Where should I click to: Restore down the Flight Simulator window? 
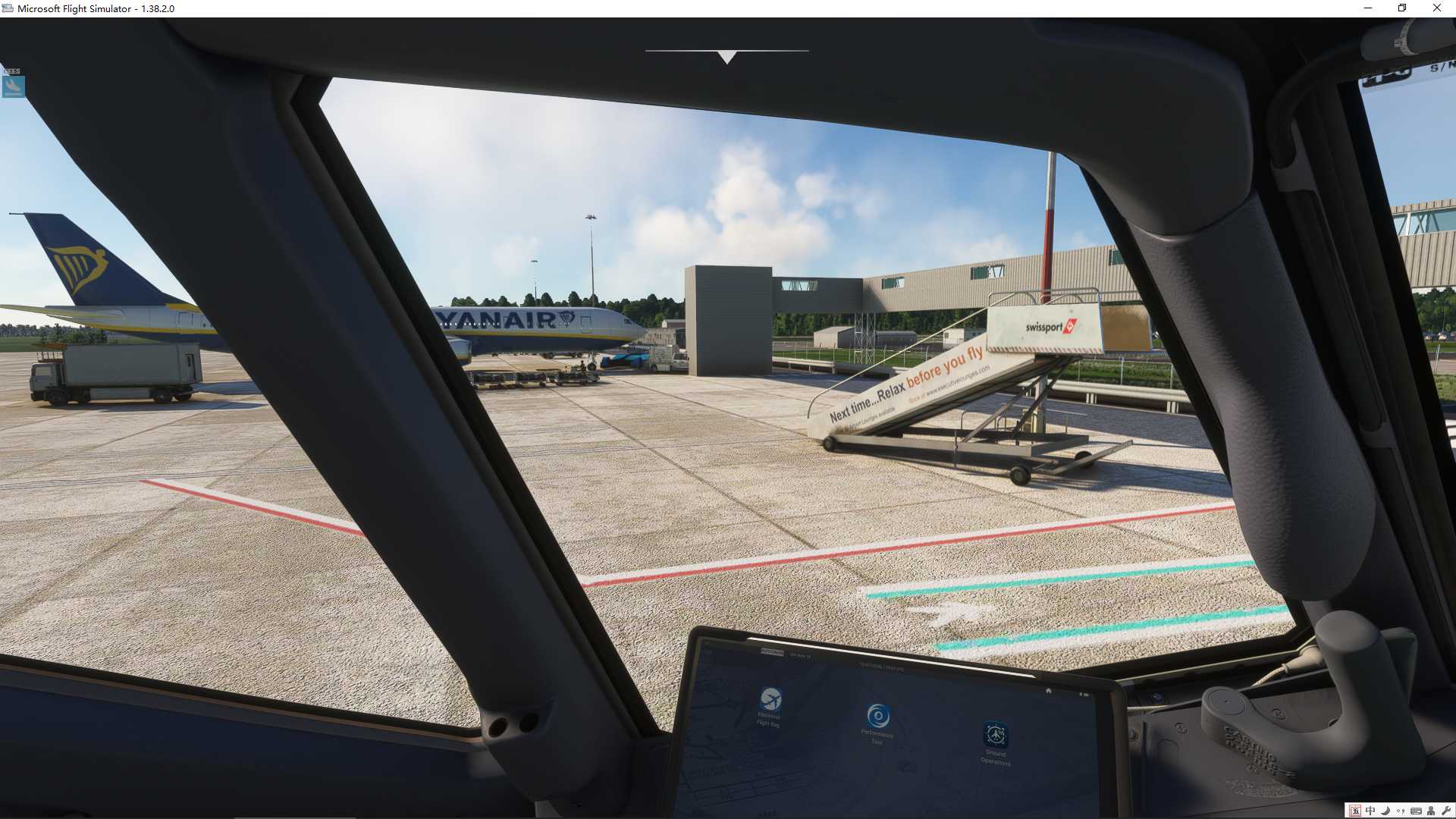point(1402,8)
